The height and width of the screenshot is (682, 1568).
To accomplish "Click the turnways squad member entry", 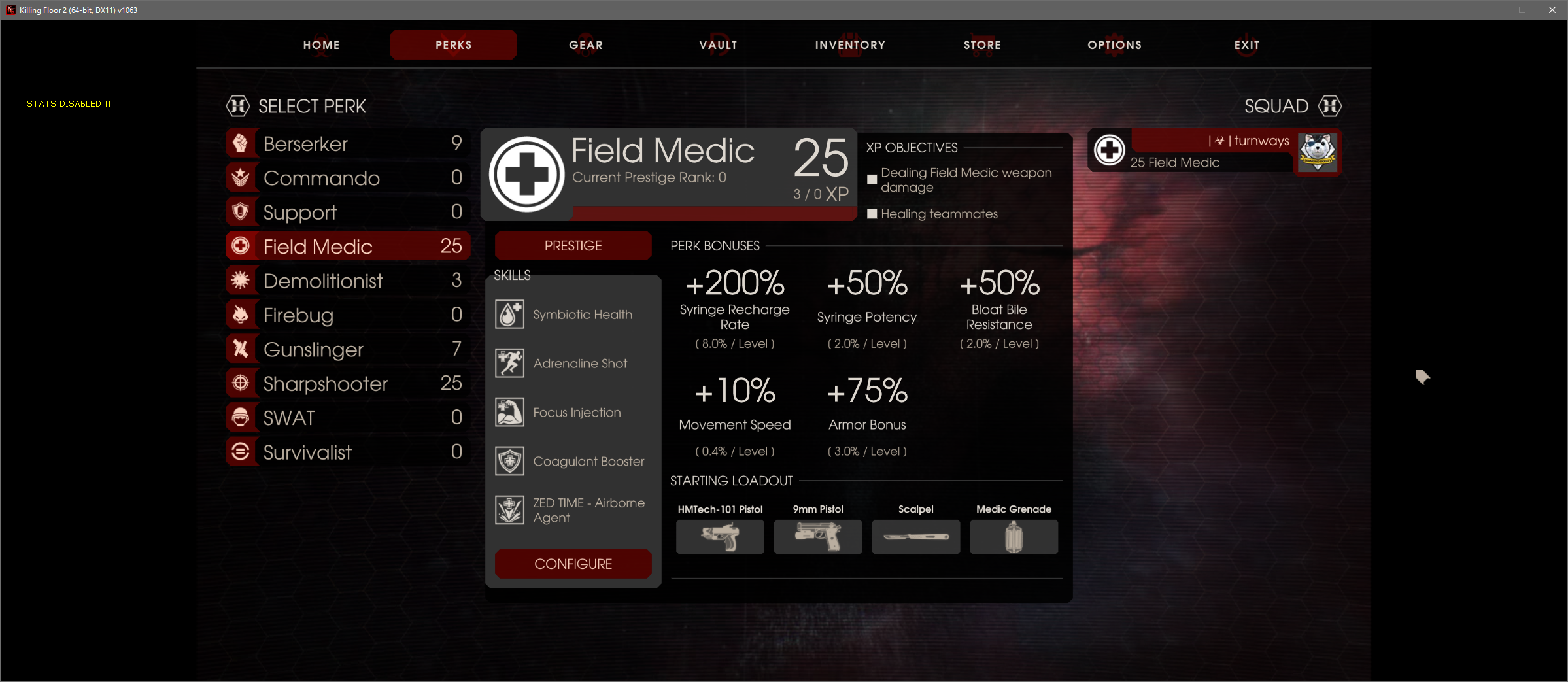I will [1214, 152].
